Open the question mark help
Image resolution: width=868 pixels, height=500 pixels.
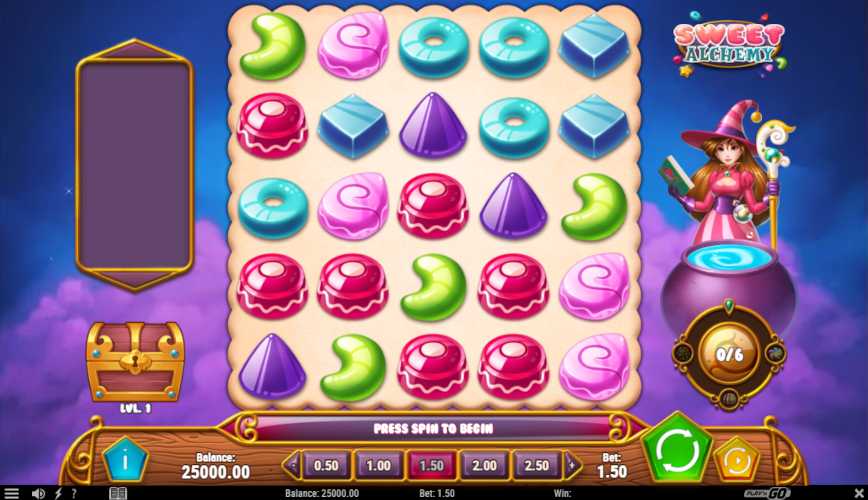pos(72,493)
